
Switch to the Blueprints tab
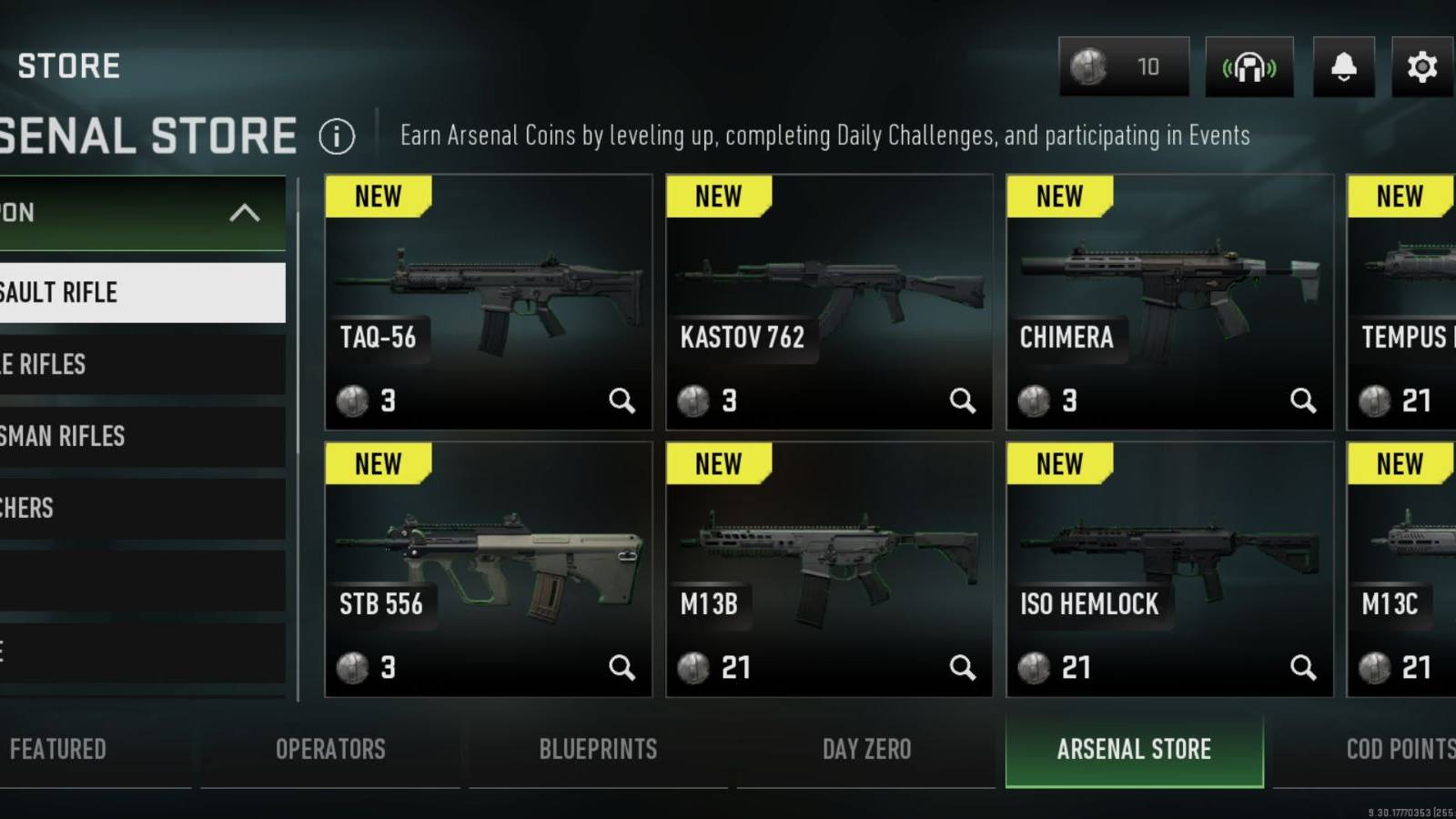click(598, 749)
